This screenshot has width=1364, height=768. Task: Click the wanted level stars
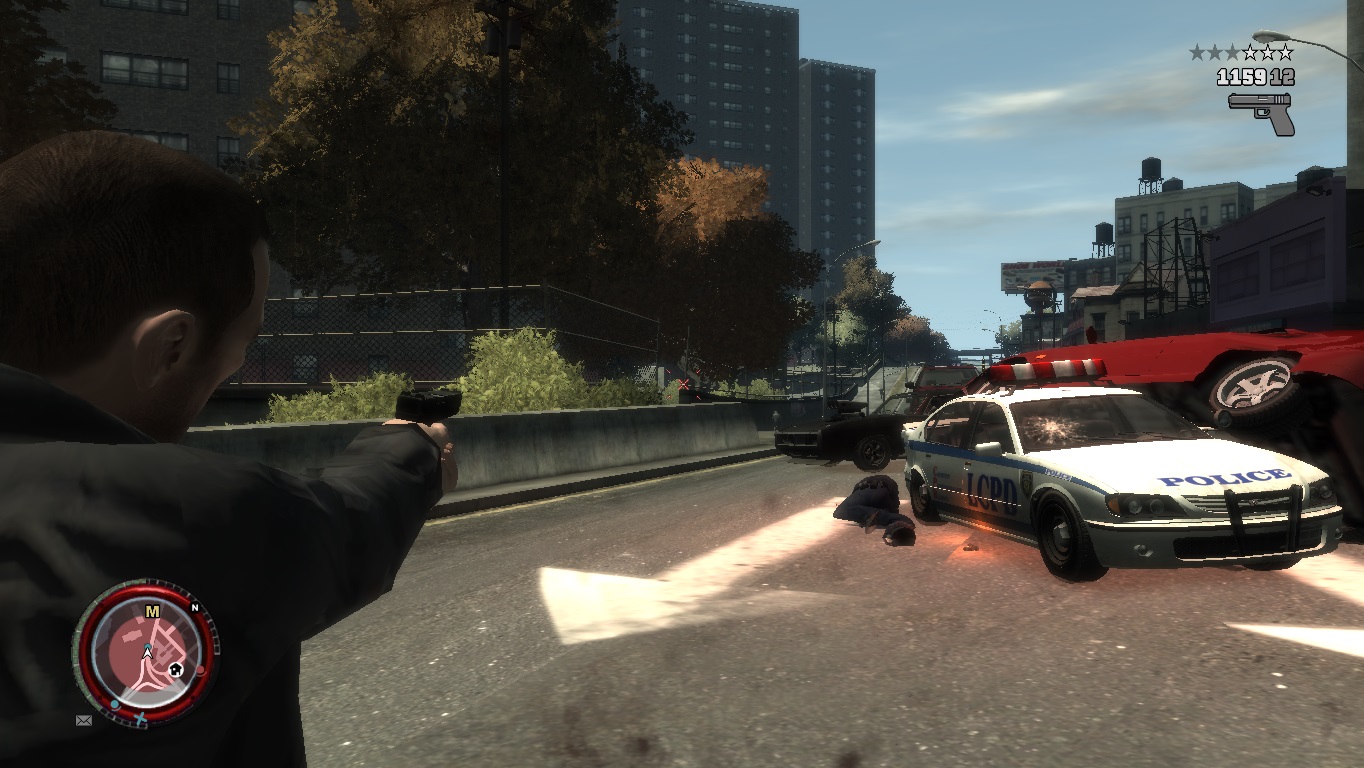point(1241,52)
